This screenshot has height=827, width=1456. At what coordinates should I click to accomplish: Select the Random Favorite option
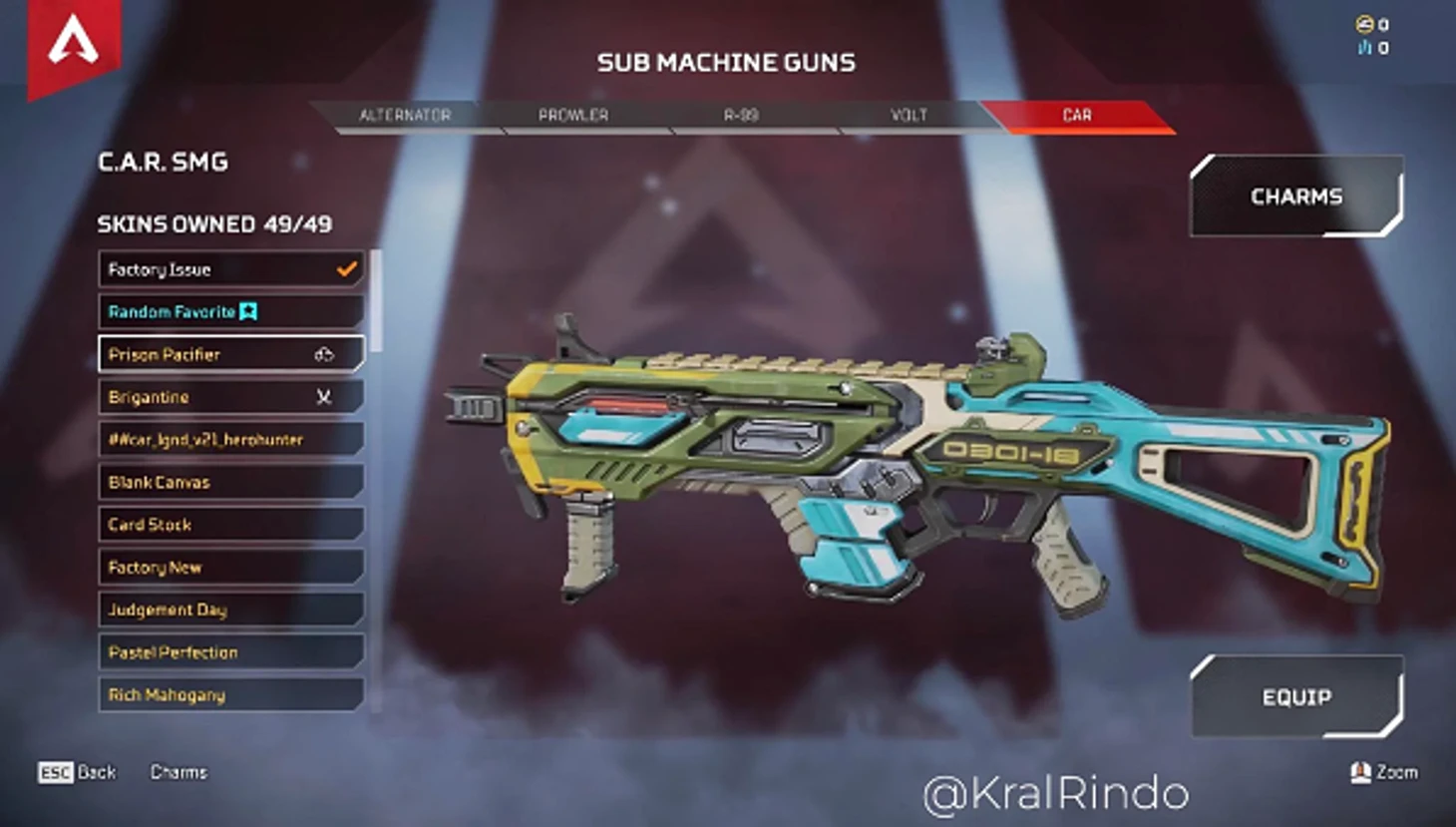(230, 312)
